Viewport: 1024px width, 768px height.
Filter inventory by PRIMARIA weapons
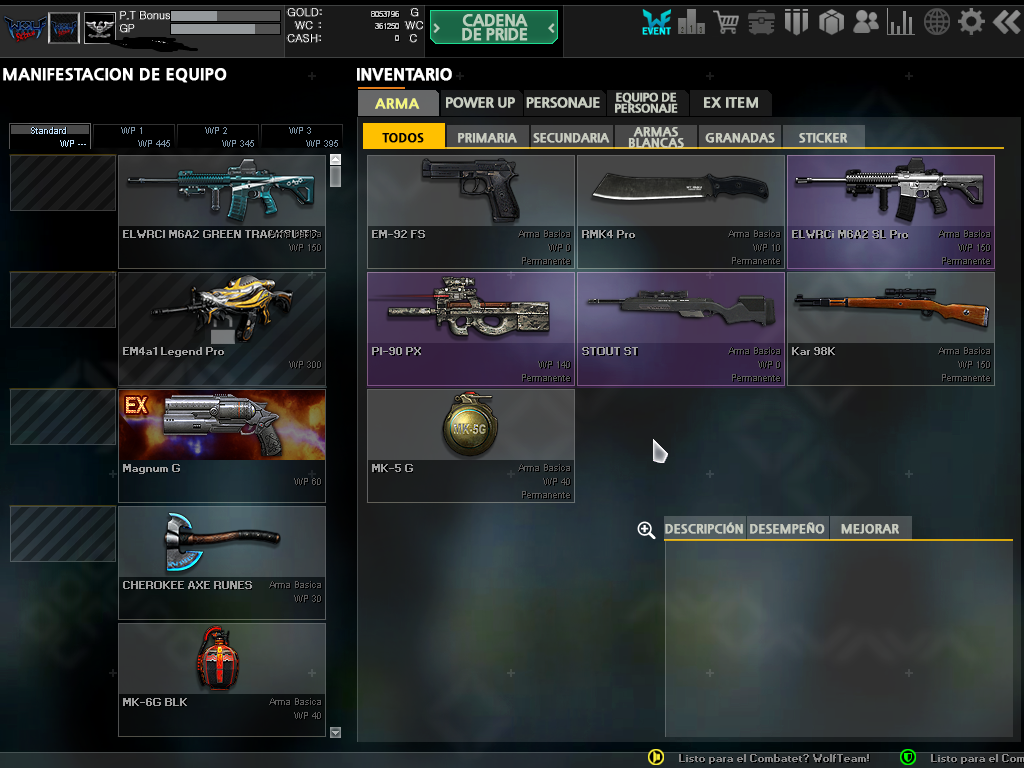point(487,138)
